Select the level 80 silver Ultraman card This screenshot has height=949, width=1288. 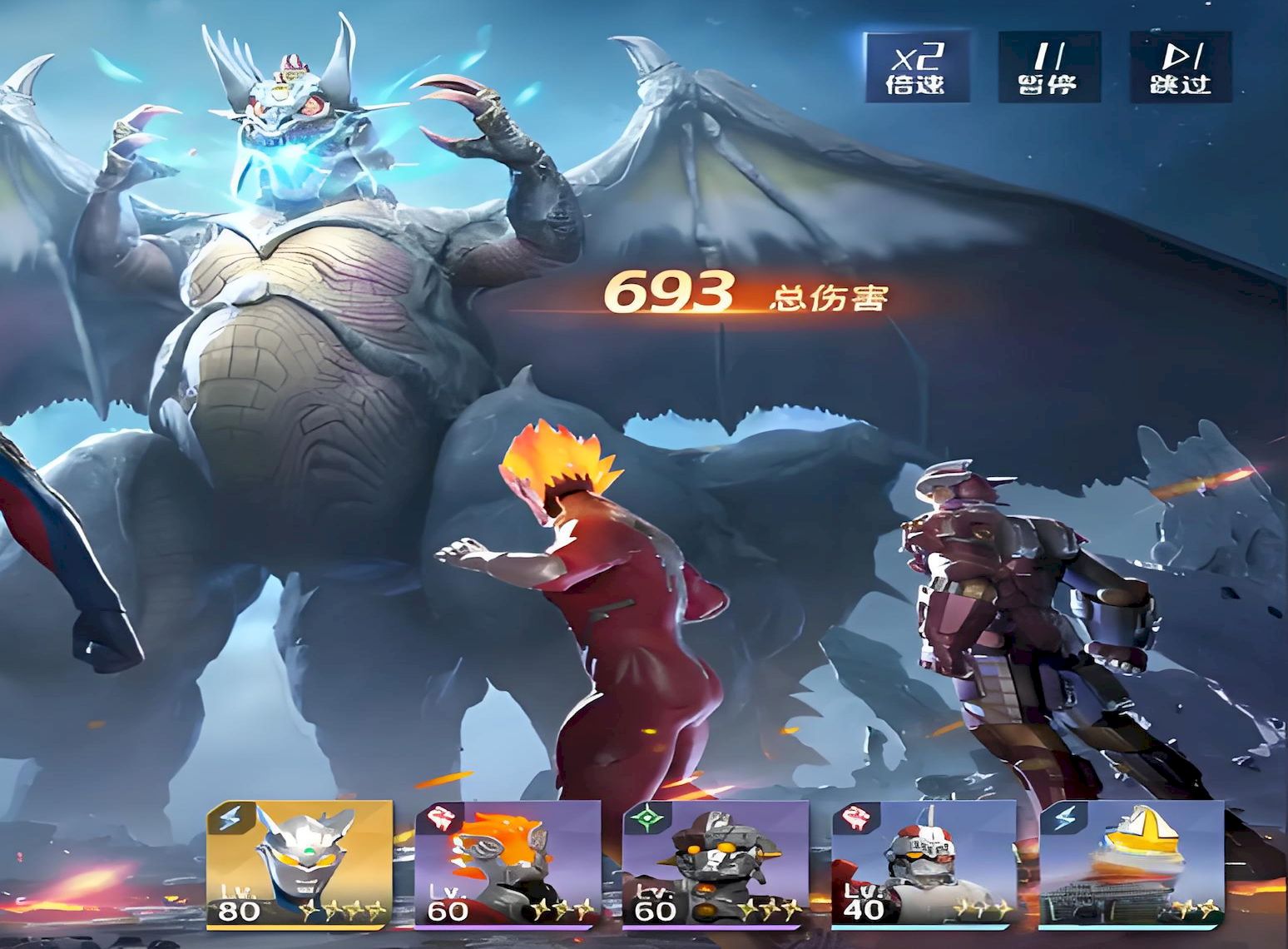pos(299,864)
